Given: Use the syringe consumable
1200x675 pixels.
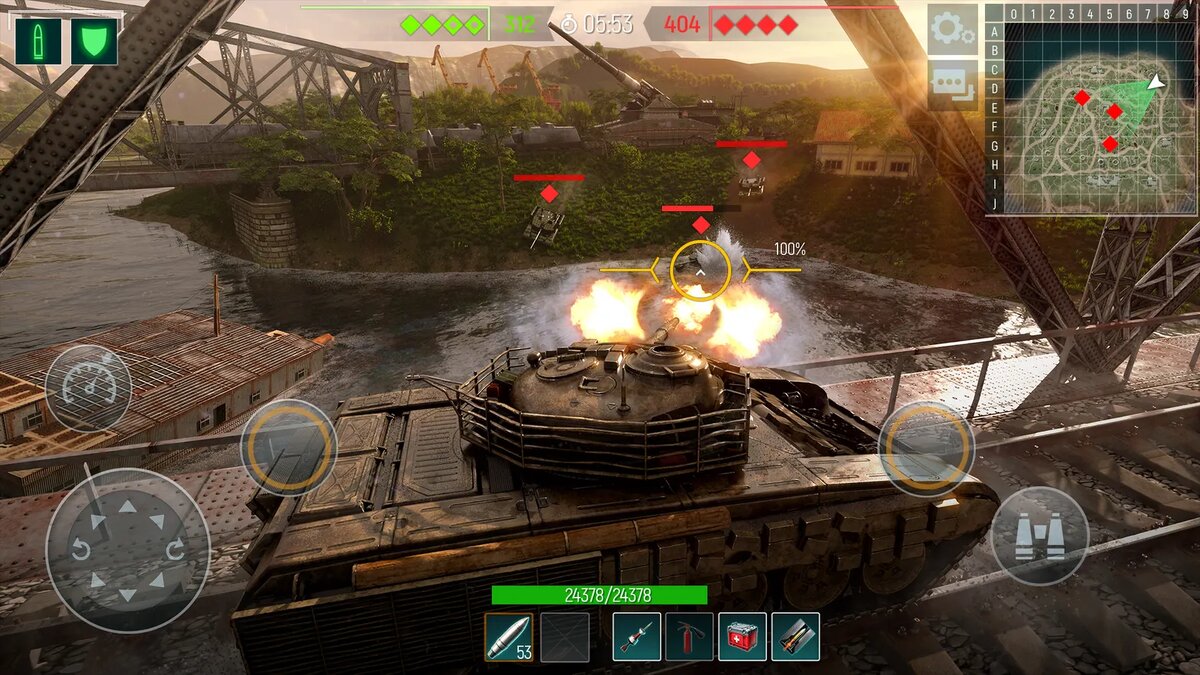Looking at the screenshot, I should (x=637, y=637).
